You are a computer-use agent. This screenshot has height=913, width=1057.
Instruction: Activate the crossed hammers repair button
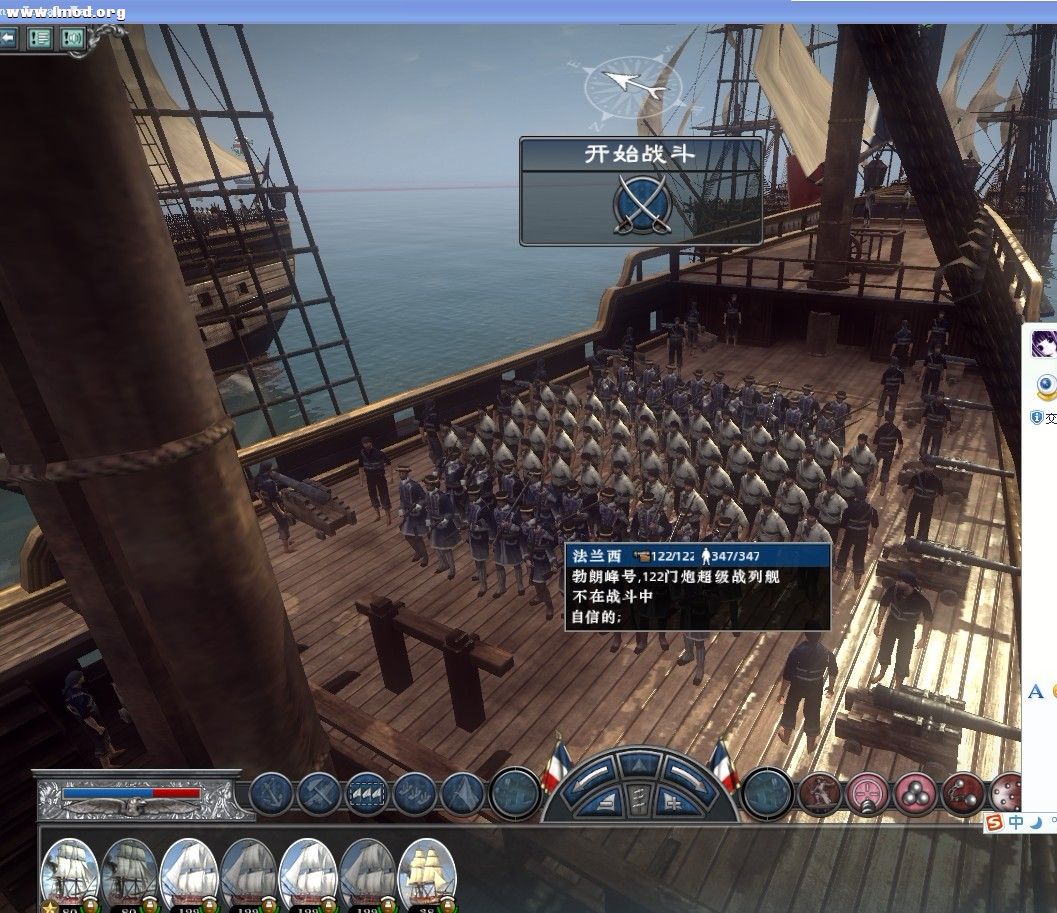[x=319, y=793]
